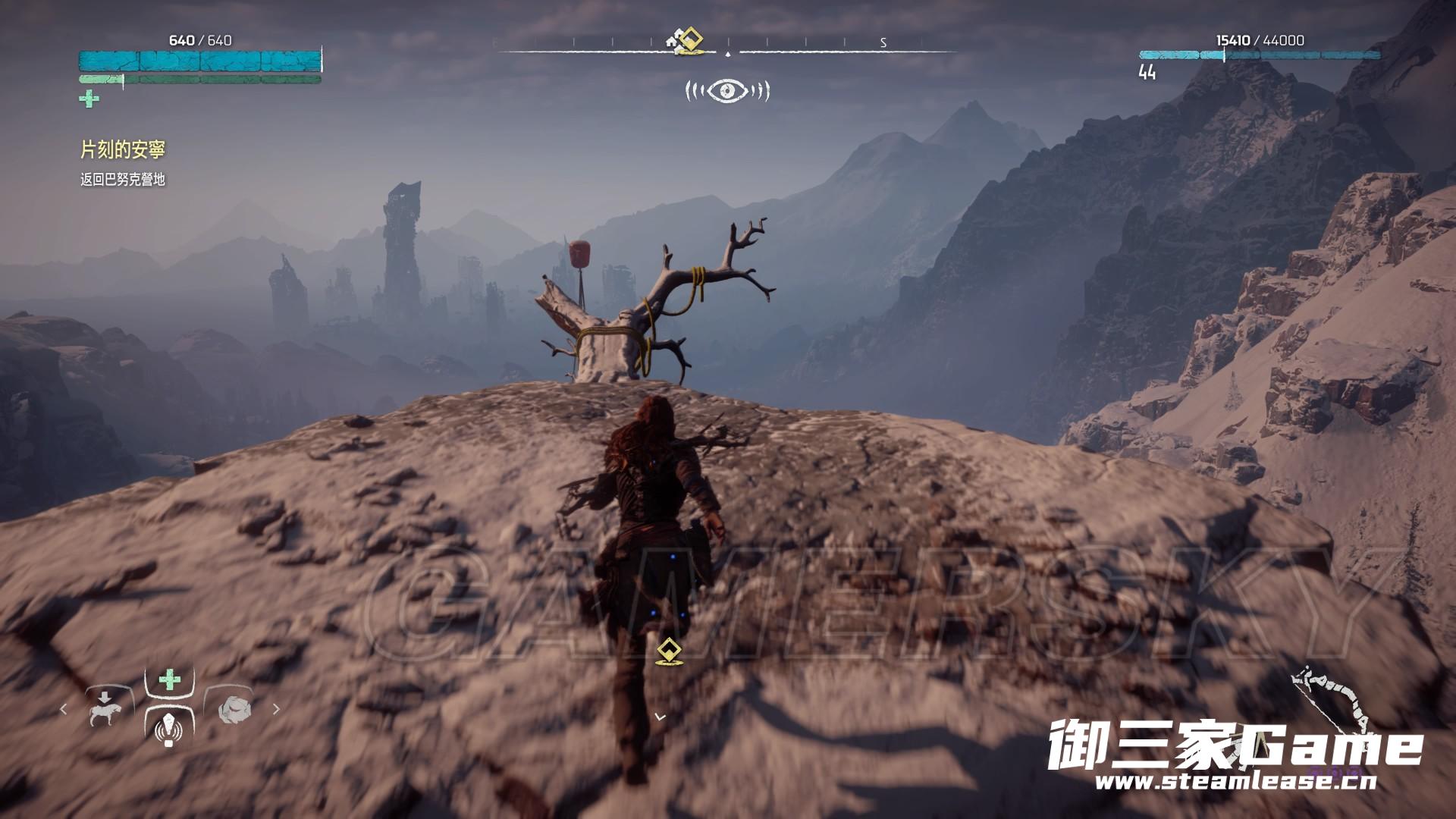This screenshot has width=1456, height=819.
Task: Click the yellow diamond quest waypoint marker
Action: pos(668,652)
